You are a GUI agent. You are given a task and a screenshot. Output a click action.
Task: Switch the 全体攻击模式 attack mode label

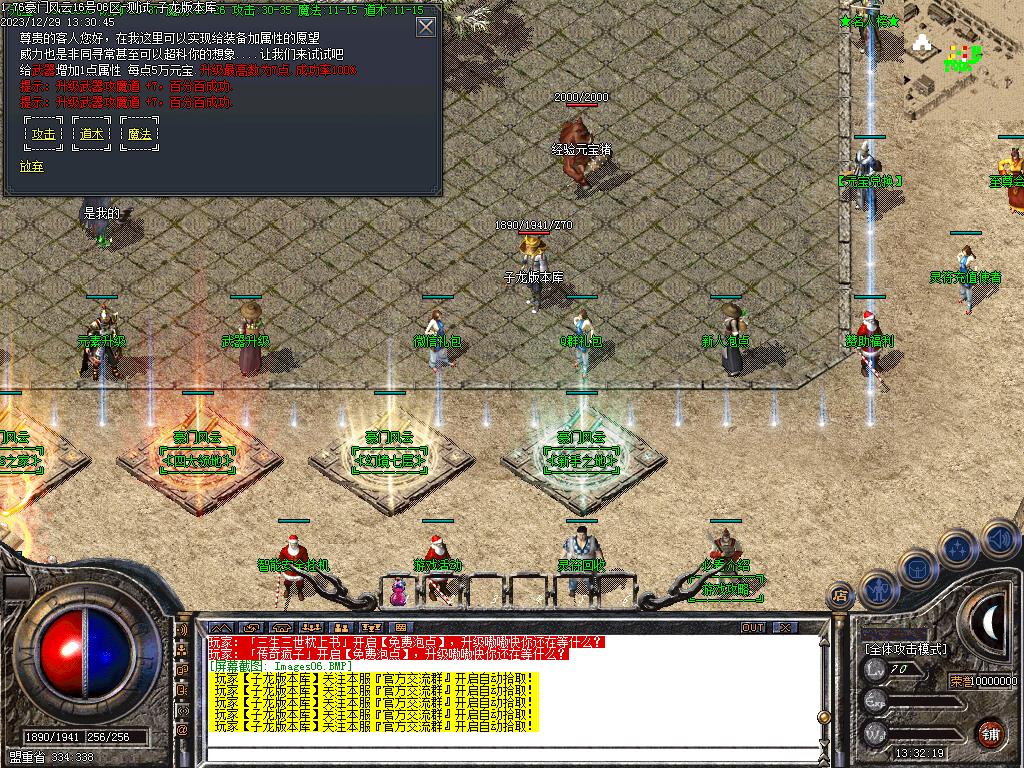pyautogui.click(x=905, y=649)
